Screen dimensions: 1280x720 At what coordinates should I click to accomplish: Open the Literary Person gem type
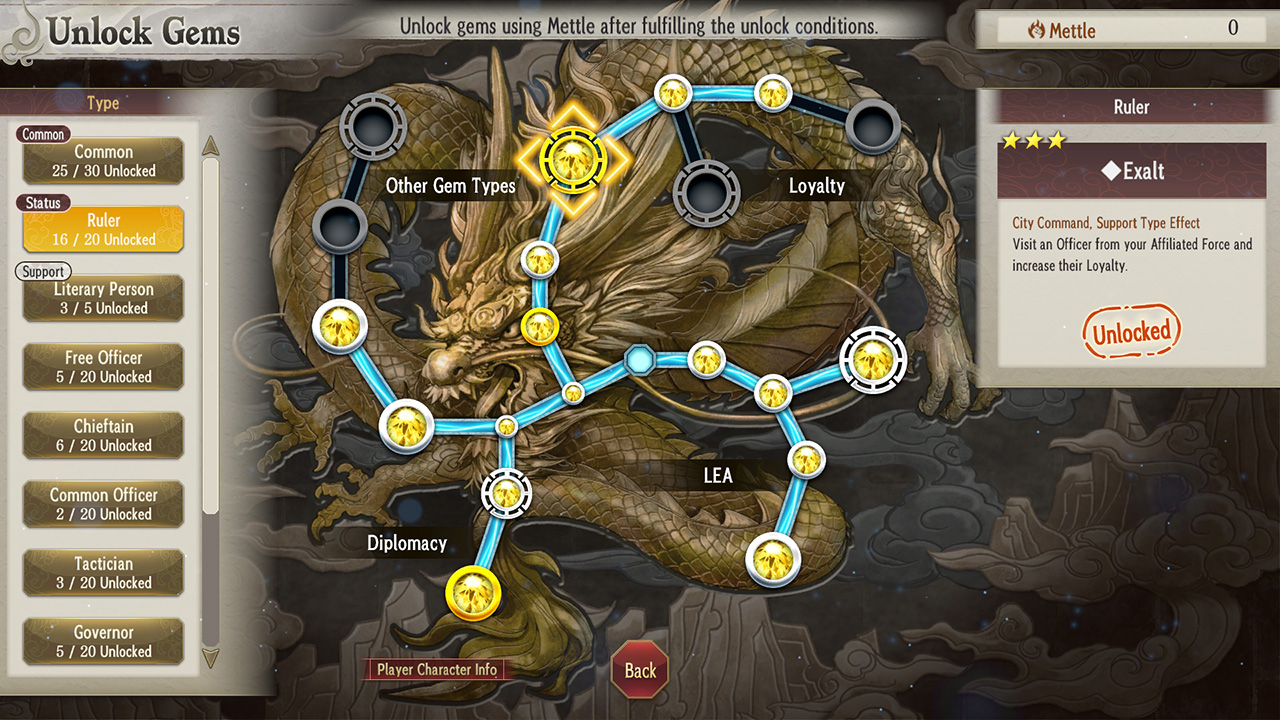(103, 298)
